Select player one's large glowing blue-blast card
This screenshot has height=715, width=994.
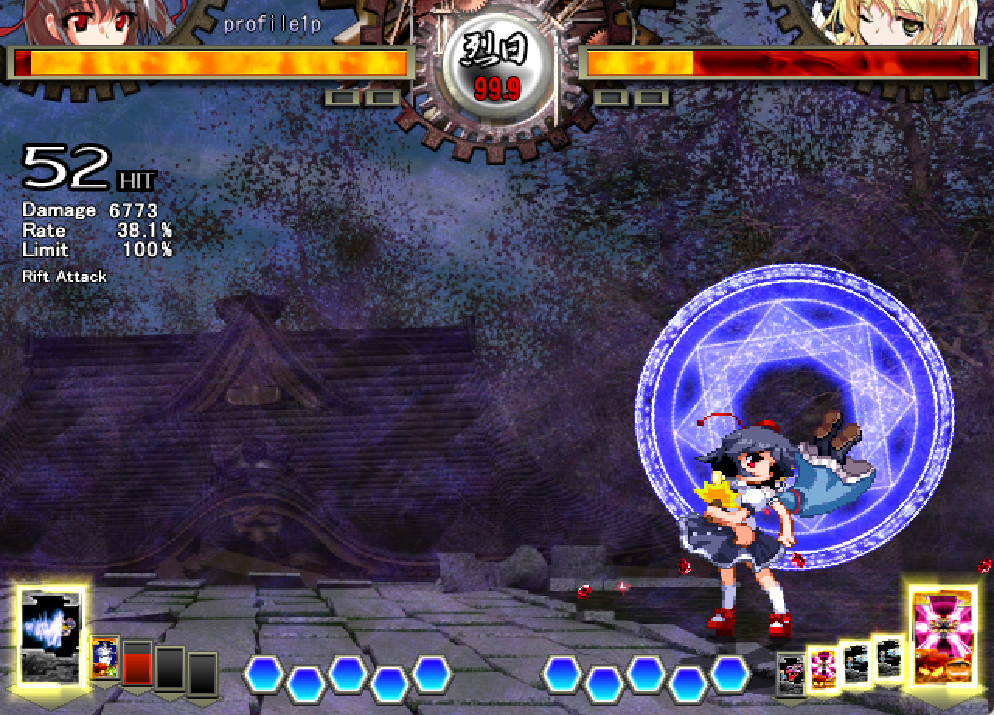pos(50,637)
